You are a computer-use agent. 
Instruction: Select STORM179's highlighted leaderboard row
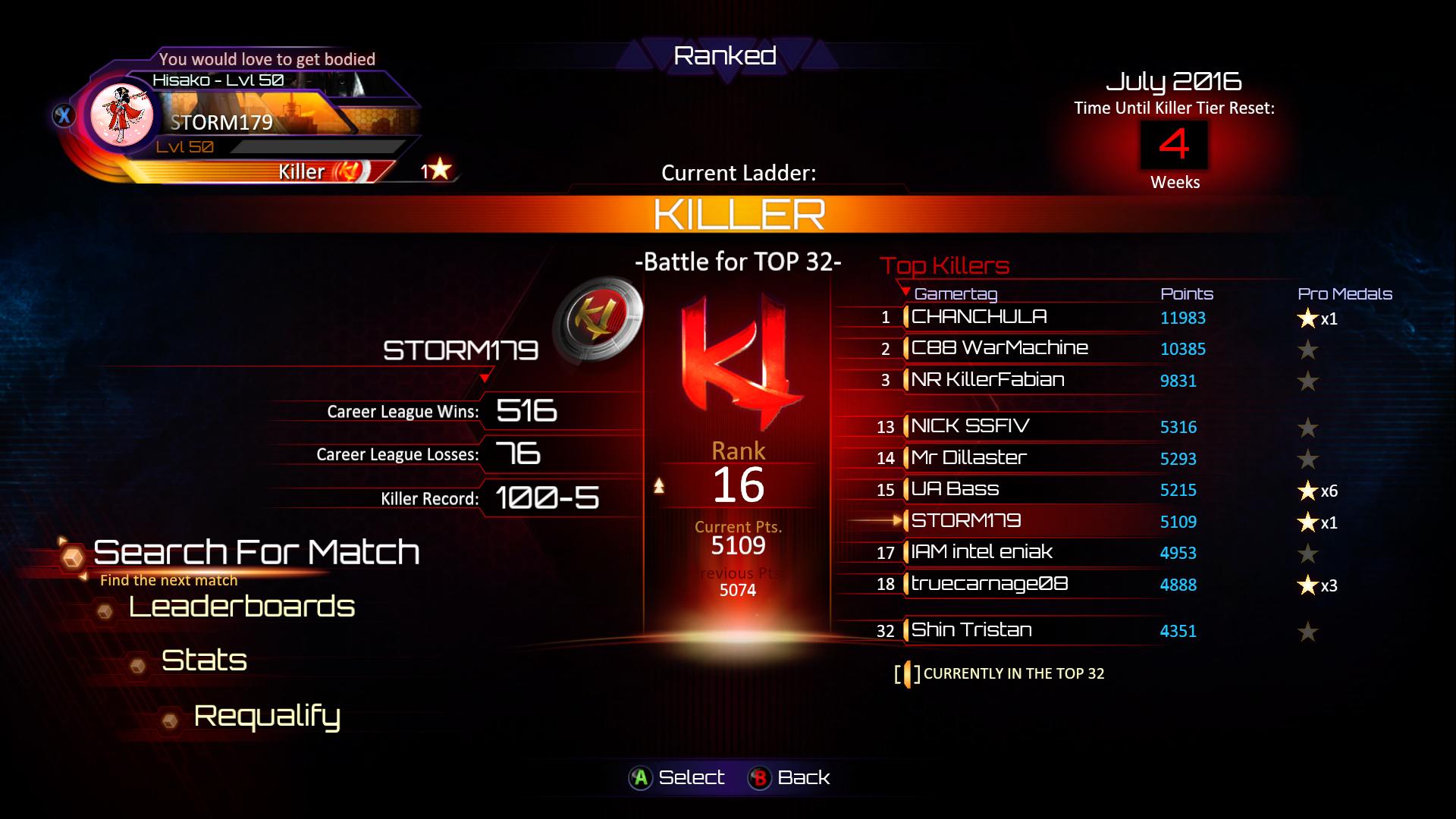point(965,521)
